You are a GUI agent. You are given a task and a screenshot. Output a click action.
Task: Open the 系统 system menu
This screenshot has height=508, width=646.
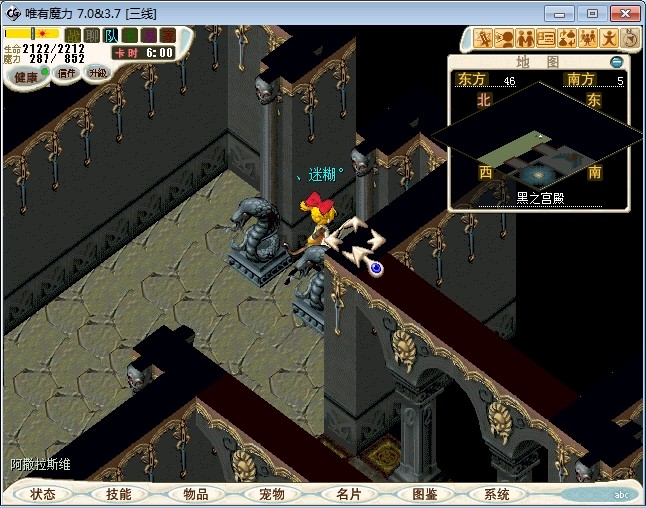click(x=497, y=494)
